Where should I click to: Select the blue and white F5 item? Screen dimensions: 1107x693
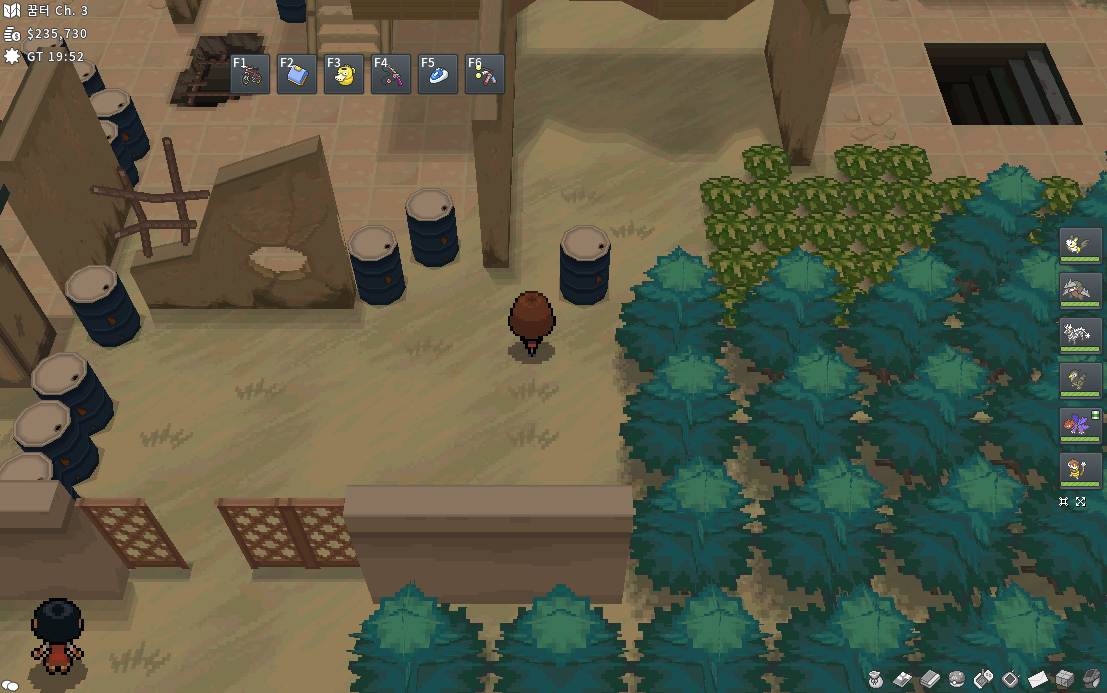point(438,74)
